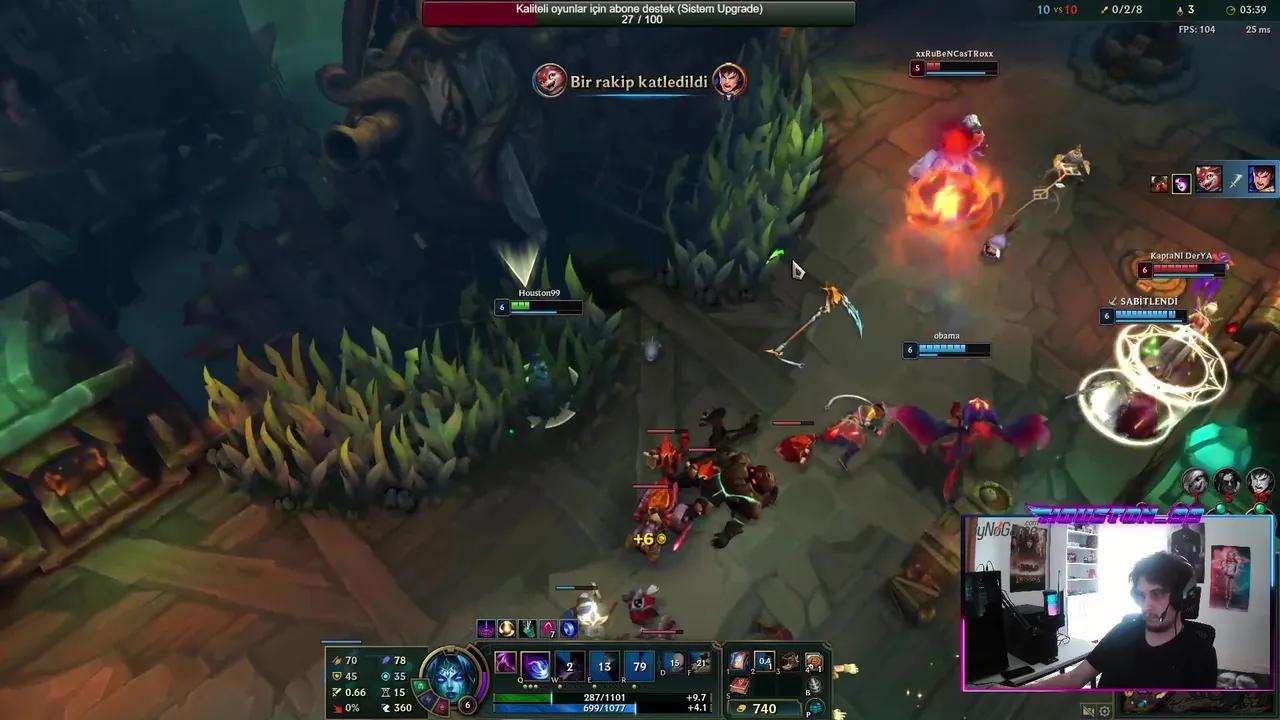Click the kill announcement victim portrait
This screenshot has height=720, width=1280.
[728, 81]
